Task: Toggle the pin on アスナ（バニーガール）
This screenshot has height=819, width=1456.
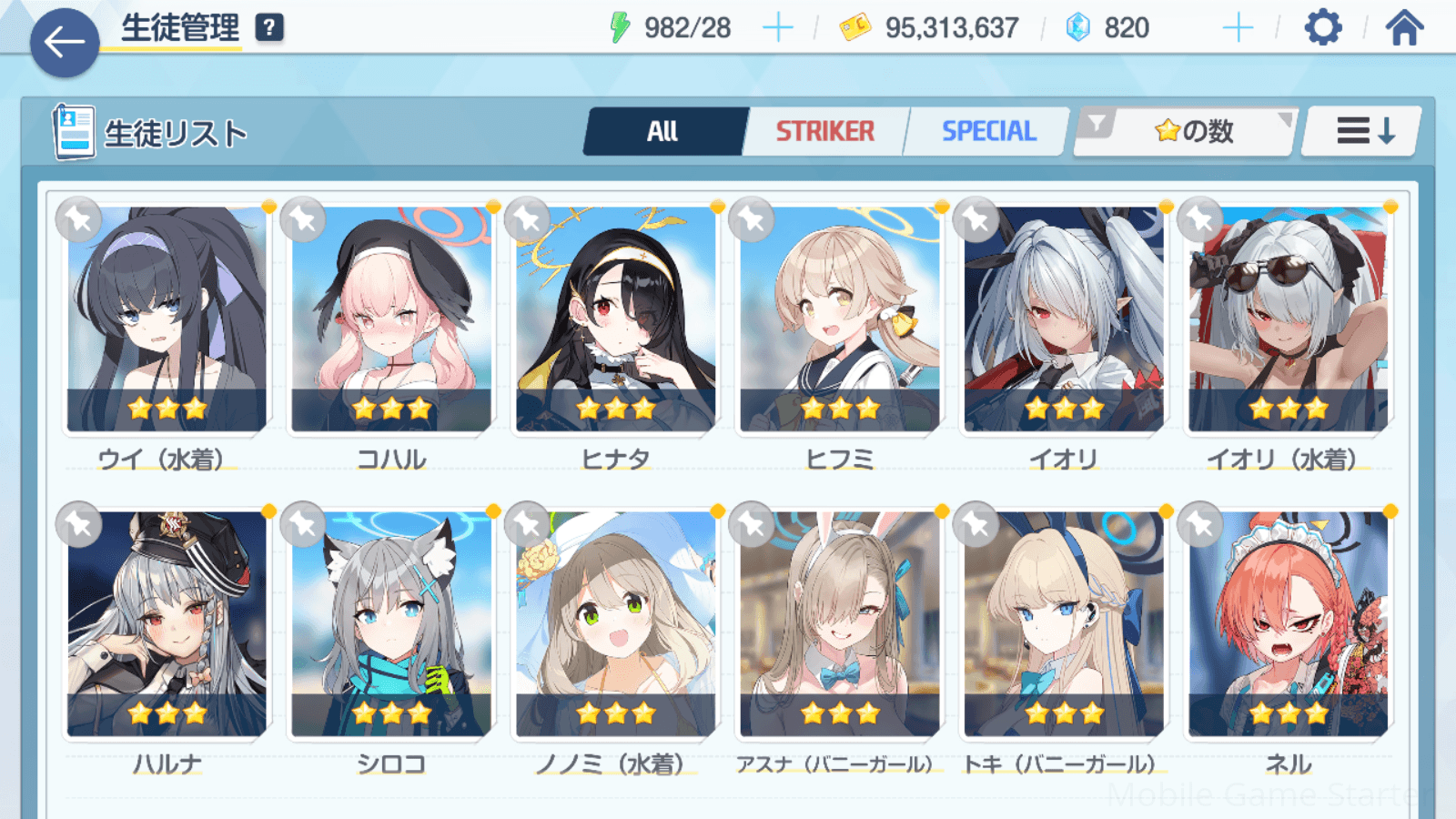Action: pyautogui.click(x=752, y=524)
